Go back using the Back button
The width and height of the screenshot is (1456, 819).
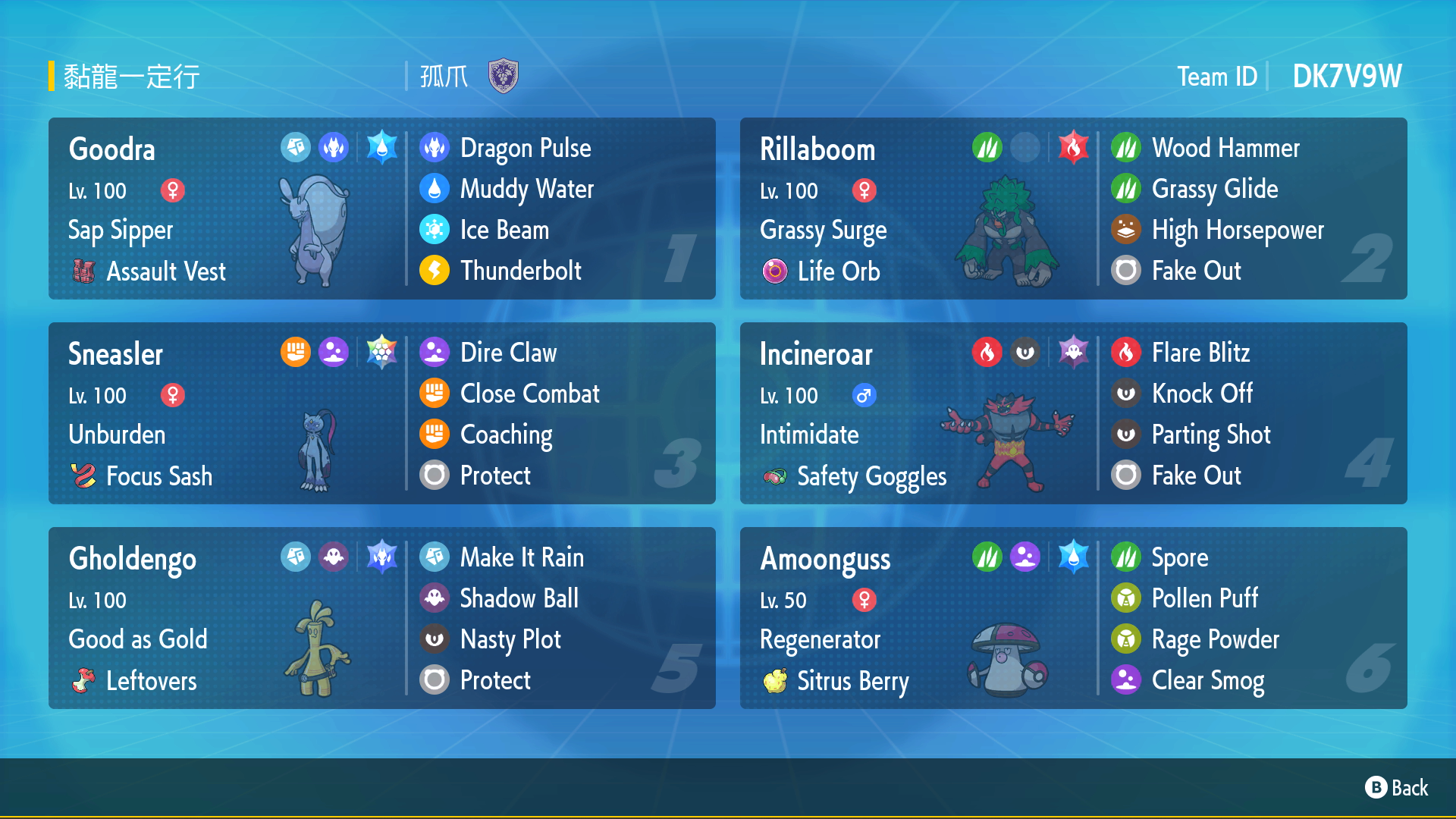click(1397, 788)
